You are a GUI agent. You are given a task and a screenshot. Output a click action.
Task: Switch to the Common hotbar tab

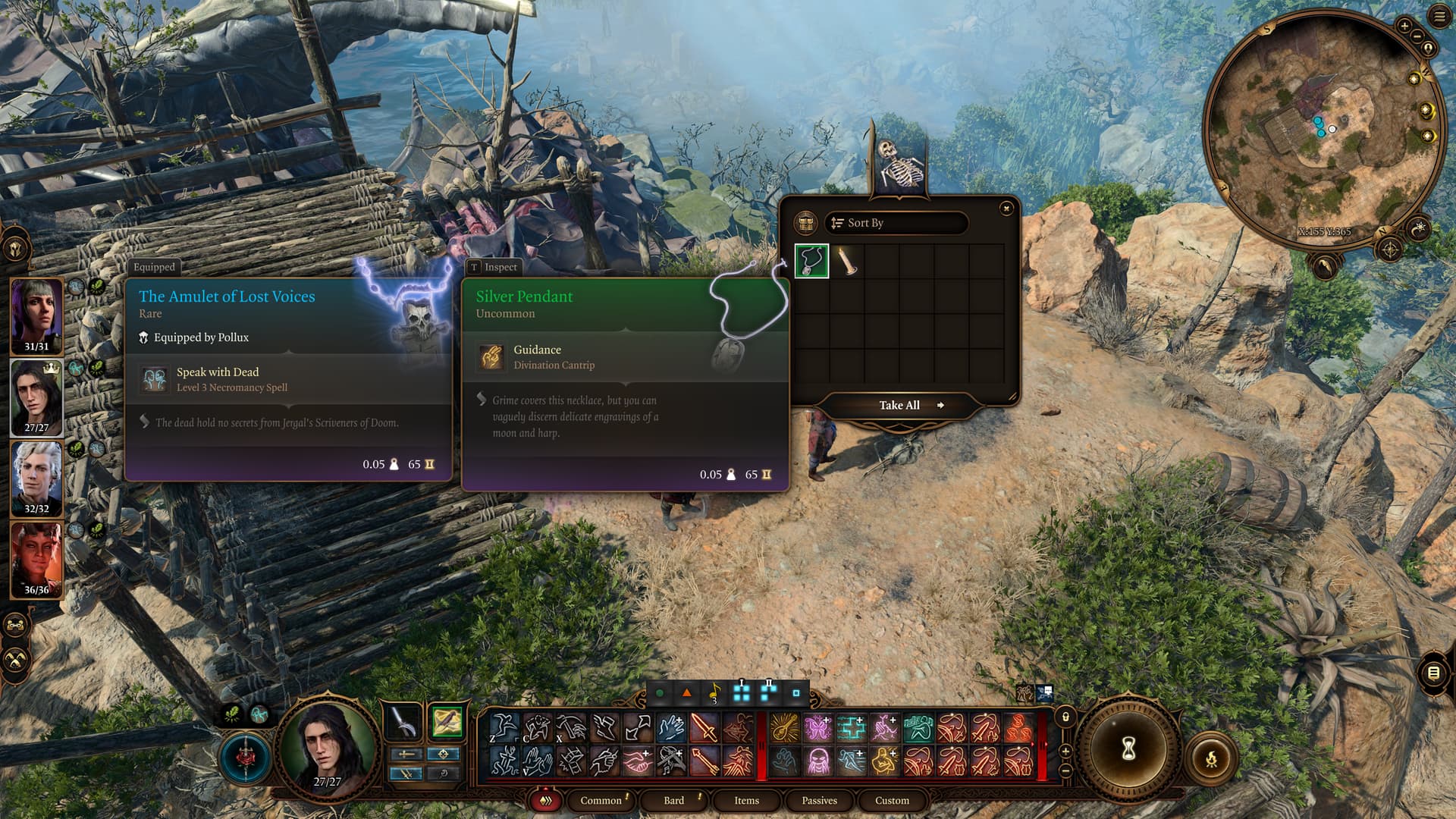(601, 800)
